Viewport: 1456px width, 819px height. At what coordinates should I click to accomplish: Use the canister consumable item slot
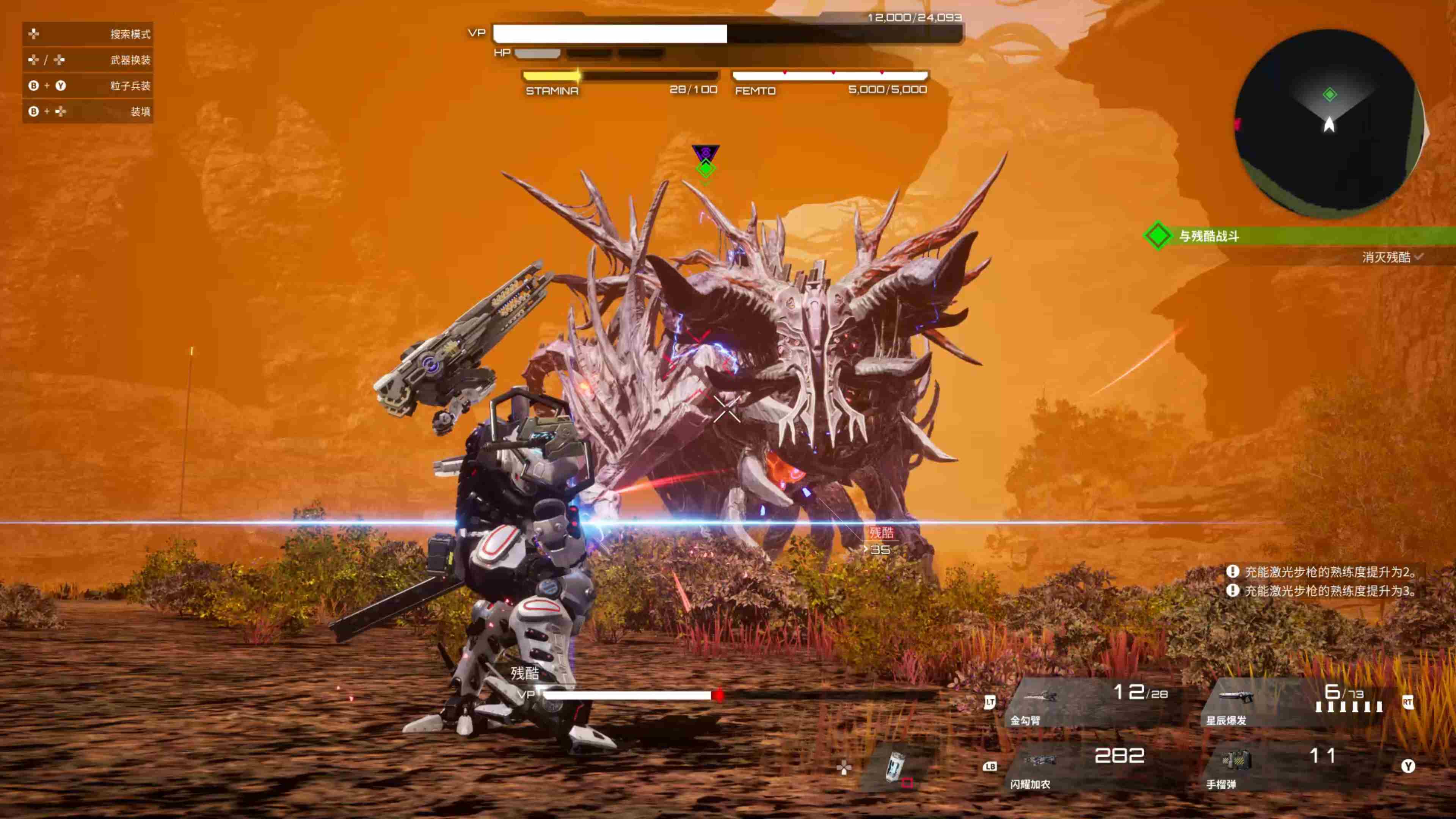tap(895, 767)
